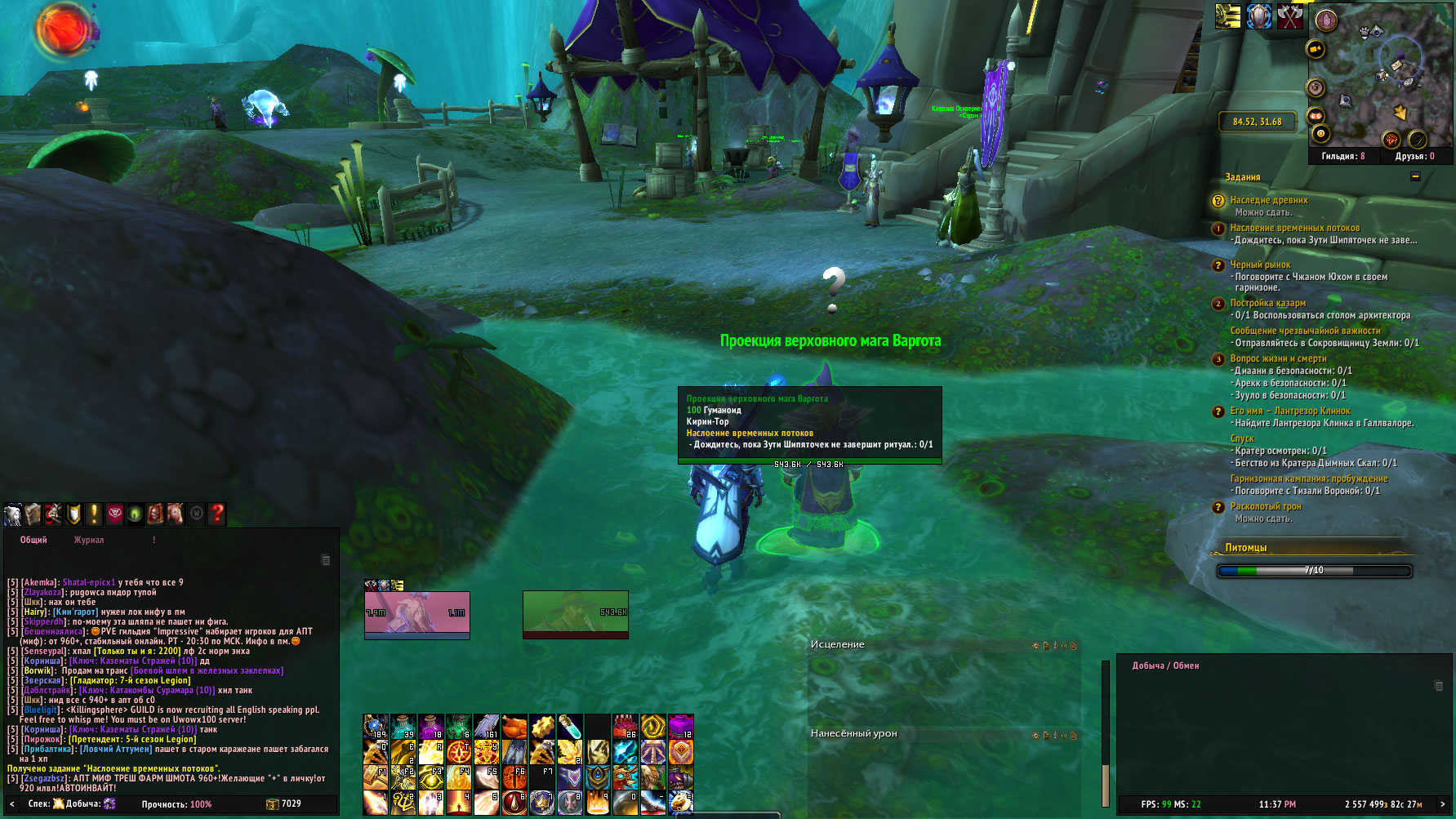Select the green wizard target frame

coord(575,614)
